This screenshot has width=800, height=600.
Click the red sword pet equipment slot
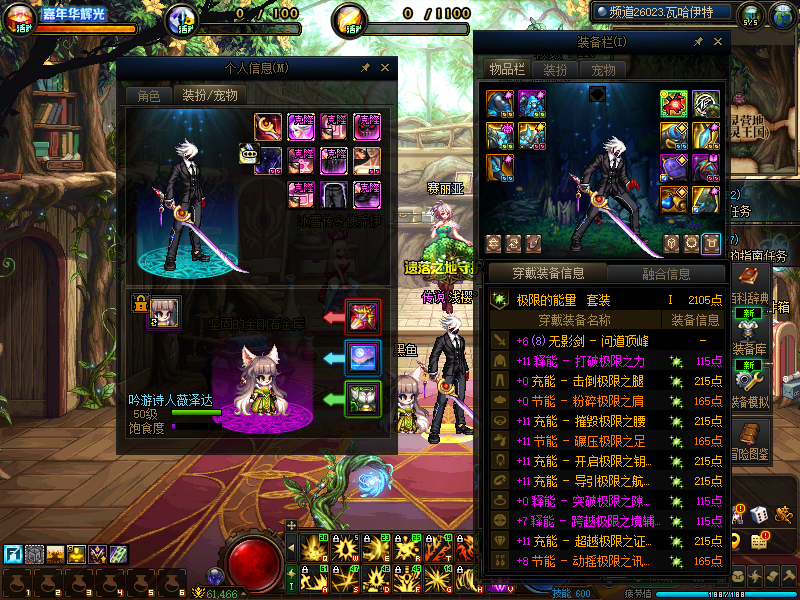pyautogui.click(x=361, y=316)
